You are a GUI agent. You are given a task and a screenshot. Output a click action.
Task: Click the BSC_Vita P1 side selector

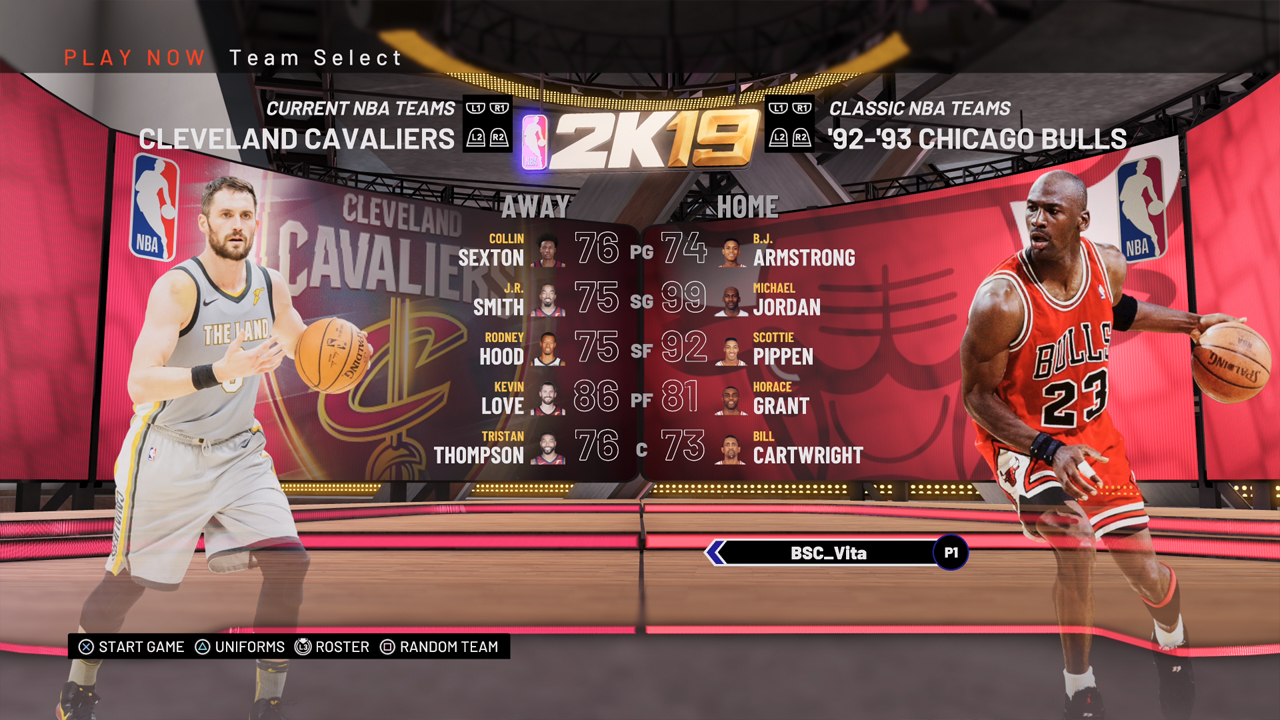(x=836, y=553)
